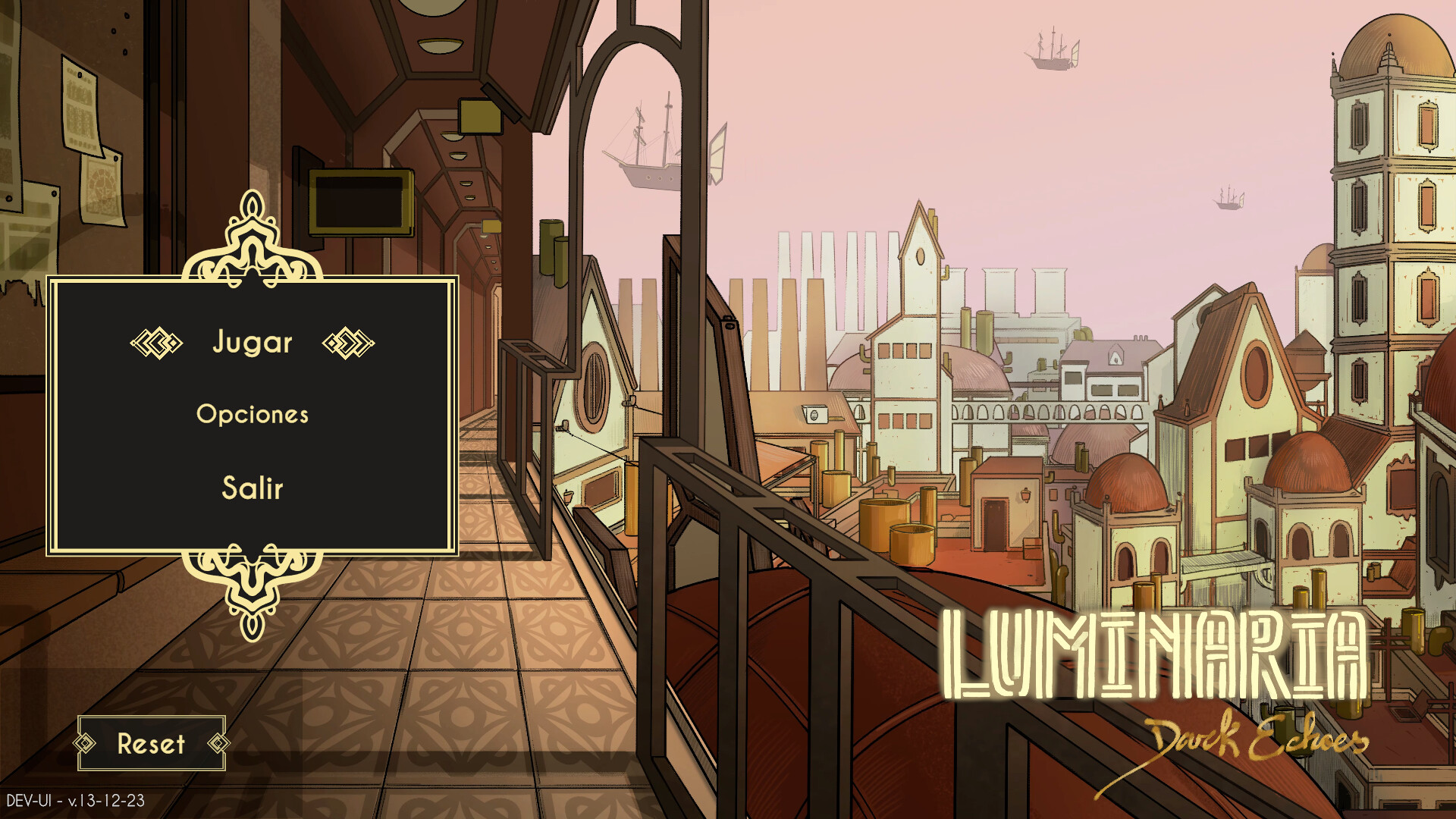Select the right diamond selector icon beside Jugar
This screenshot has height=819, width=1456.
(349, 343)
